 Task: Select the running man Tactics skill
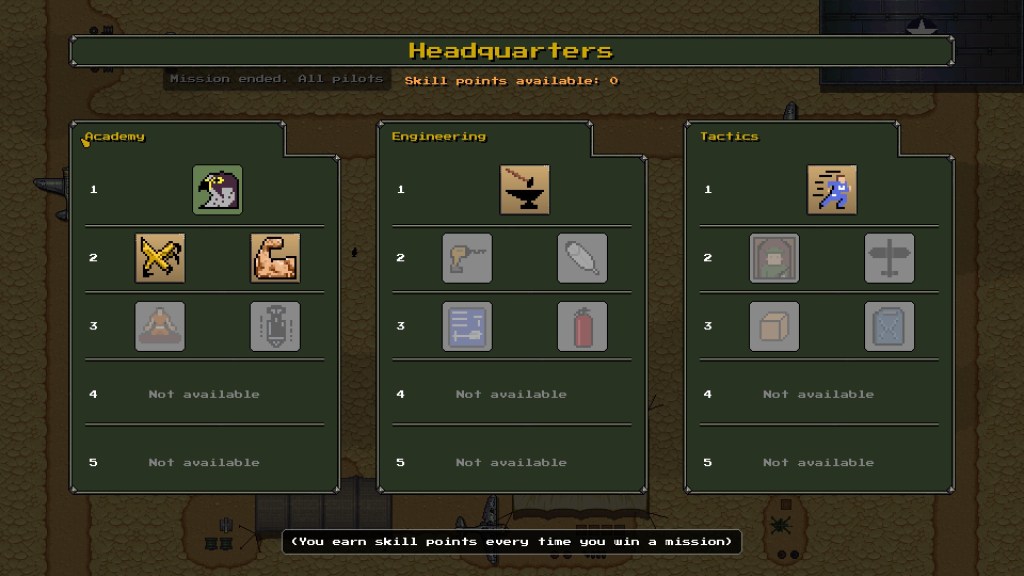click(832, 189)
